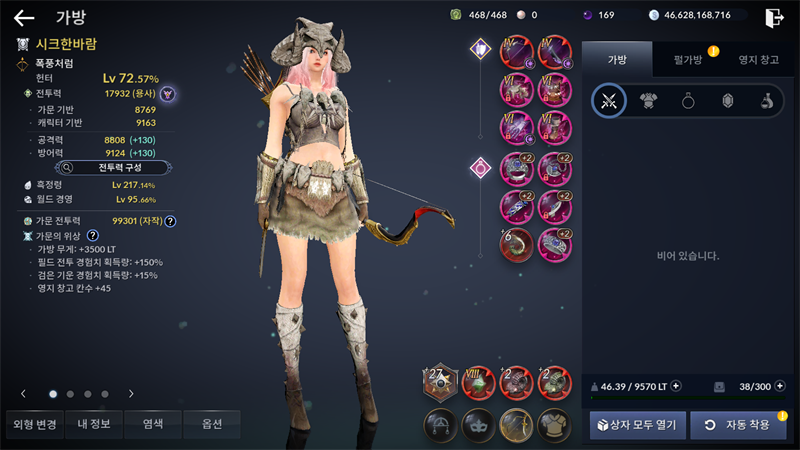Image resolution: width=800 pixels, height=450 pixels.
Task: Select the green hook +6 equipment slot
Action: (x=517, y=244)
